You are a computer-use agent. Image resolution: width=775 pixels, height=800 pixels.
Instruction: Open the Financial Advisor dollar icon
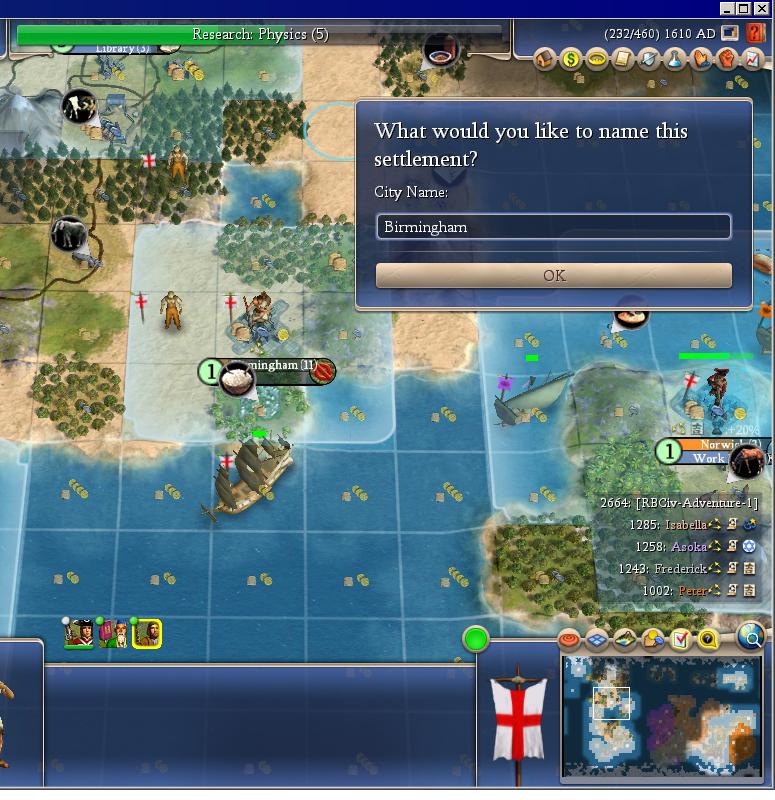tap(570, 60)
